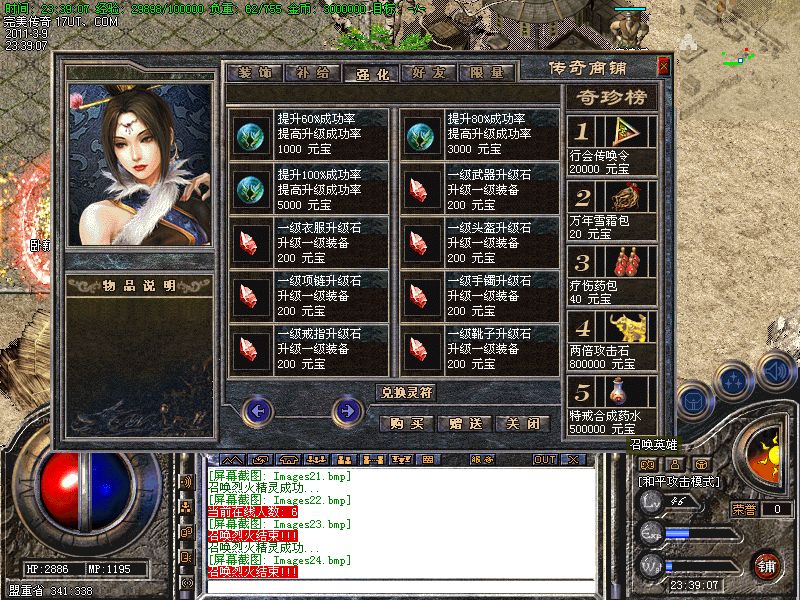Go to the next shop page arrow
Viewport: 800px width, 600px height.
347,410
